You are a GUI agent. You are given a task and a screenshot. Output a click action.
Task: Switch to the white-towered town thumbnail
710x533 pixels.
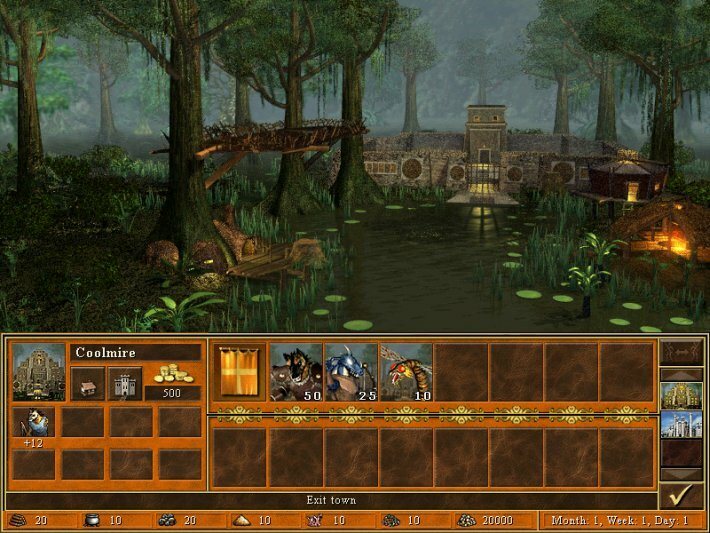[x=680, y=424]
